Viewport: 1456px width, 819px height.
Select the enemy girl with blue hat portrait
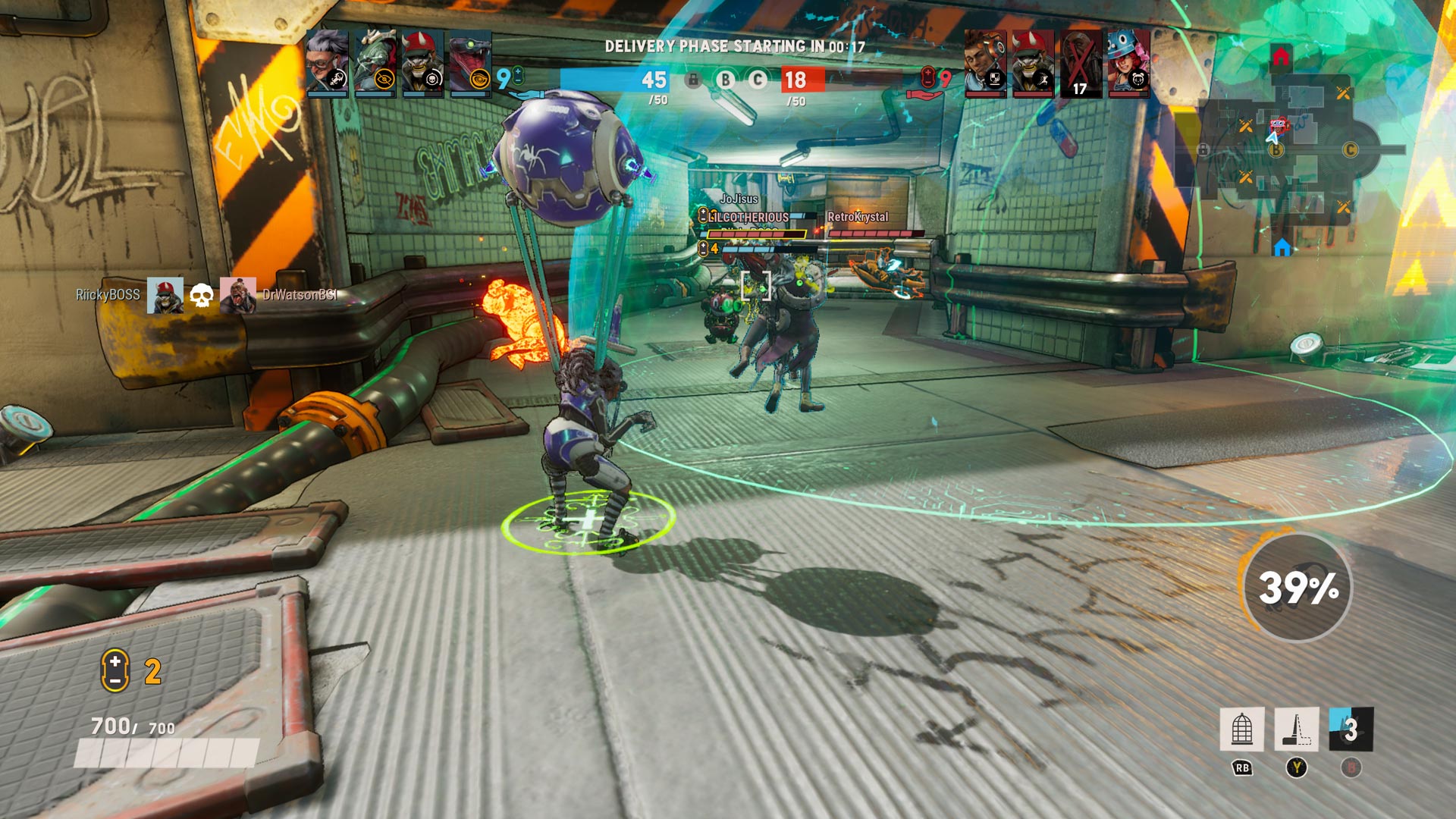pyautogui.click(x=1128, y=62)
